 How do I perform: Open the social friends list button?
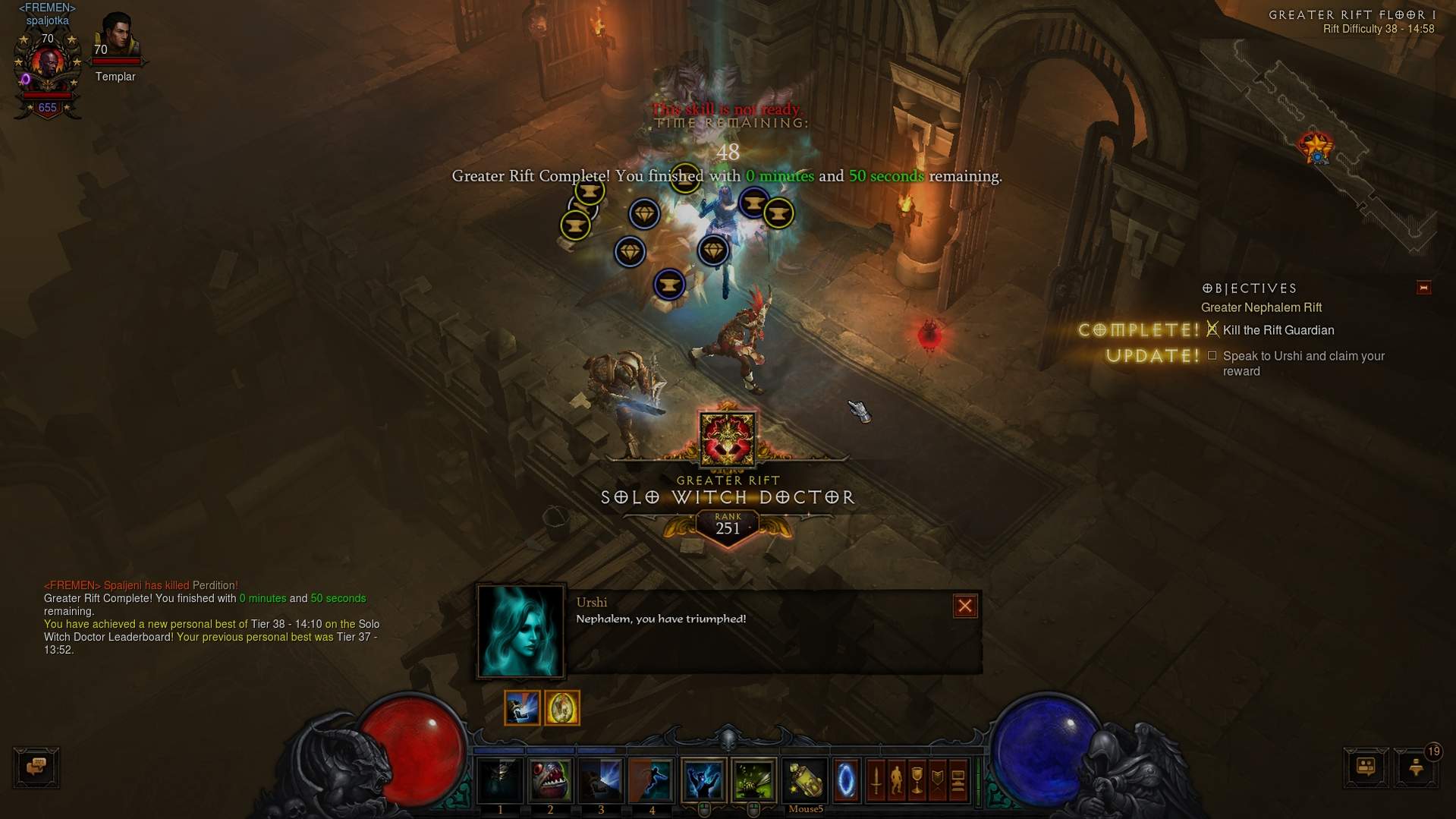[1366, 767]
